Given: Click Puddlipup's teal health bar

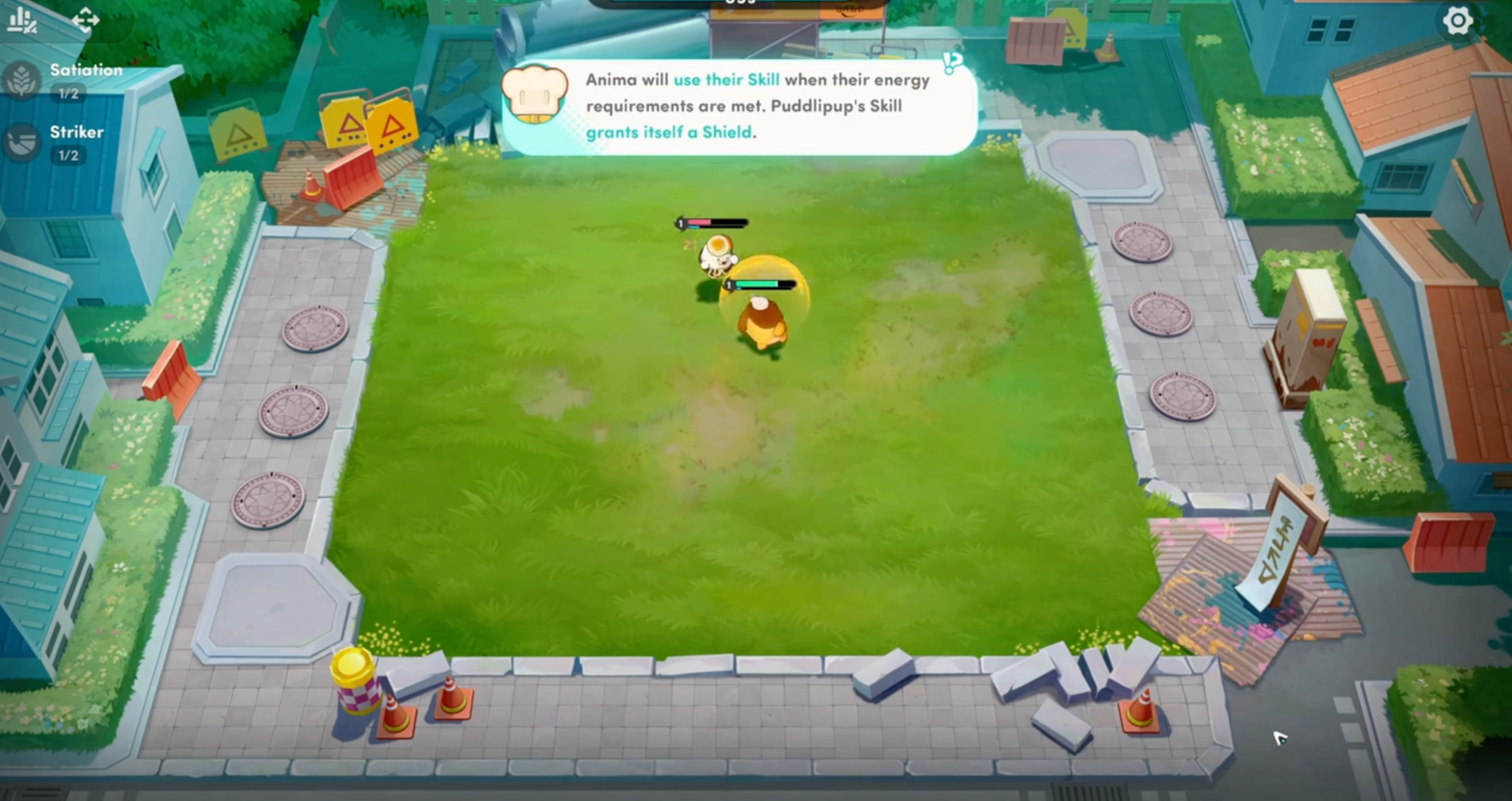Looking at the screenshot, I should point(760,284).
